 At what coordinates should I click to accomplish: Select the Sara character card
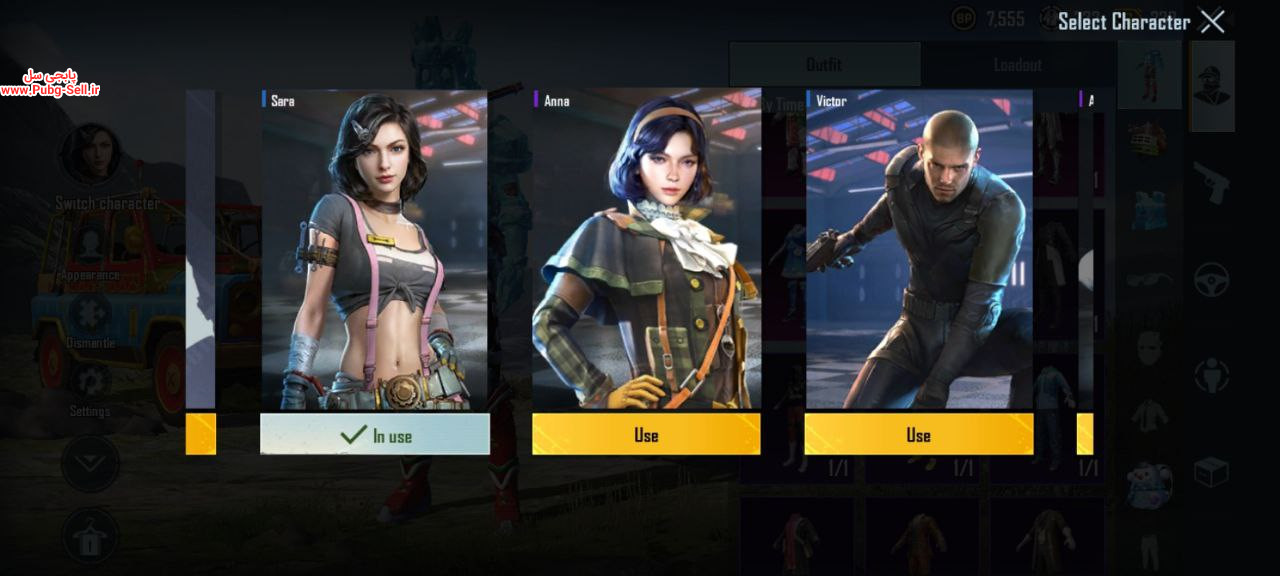(375, 250)
